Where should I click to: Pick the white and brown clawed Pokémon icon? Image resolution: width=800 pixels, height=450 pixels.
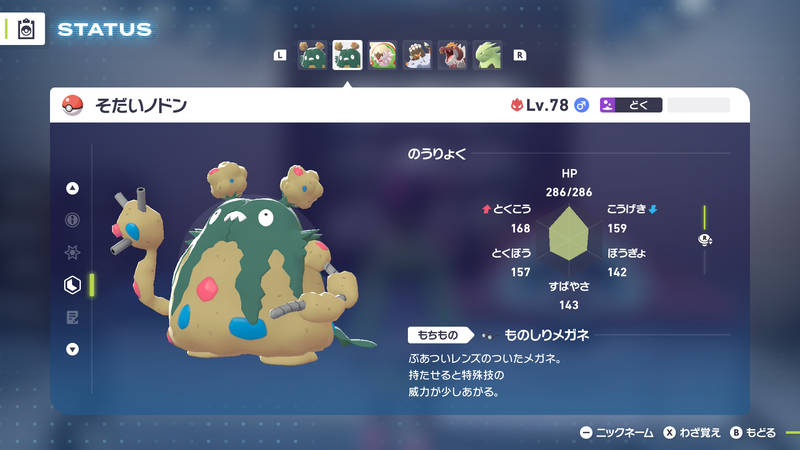(417, 55)
